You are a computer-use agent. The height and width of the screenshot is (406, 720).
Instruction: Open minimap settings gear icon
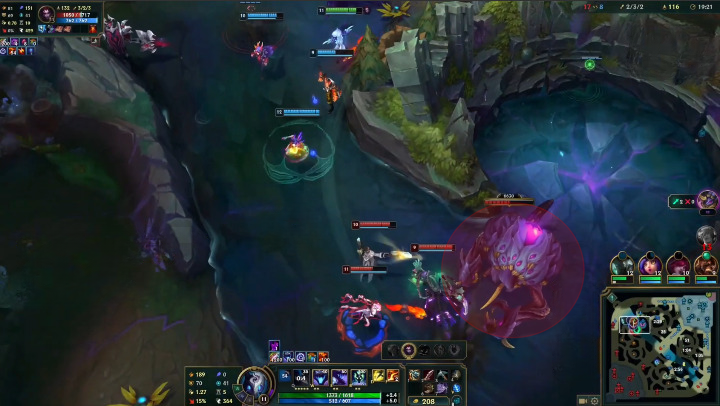click(x=595, y=399)
